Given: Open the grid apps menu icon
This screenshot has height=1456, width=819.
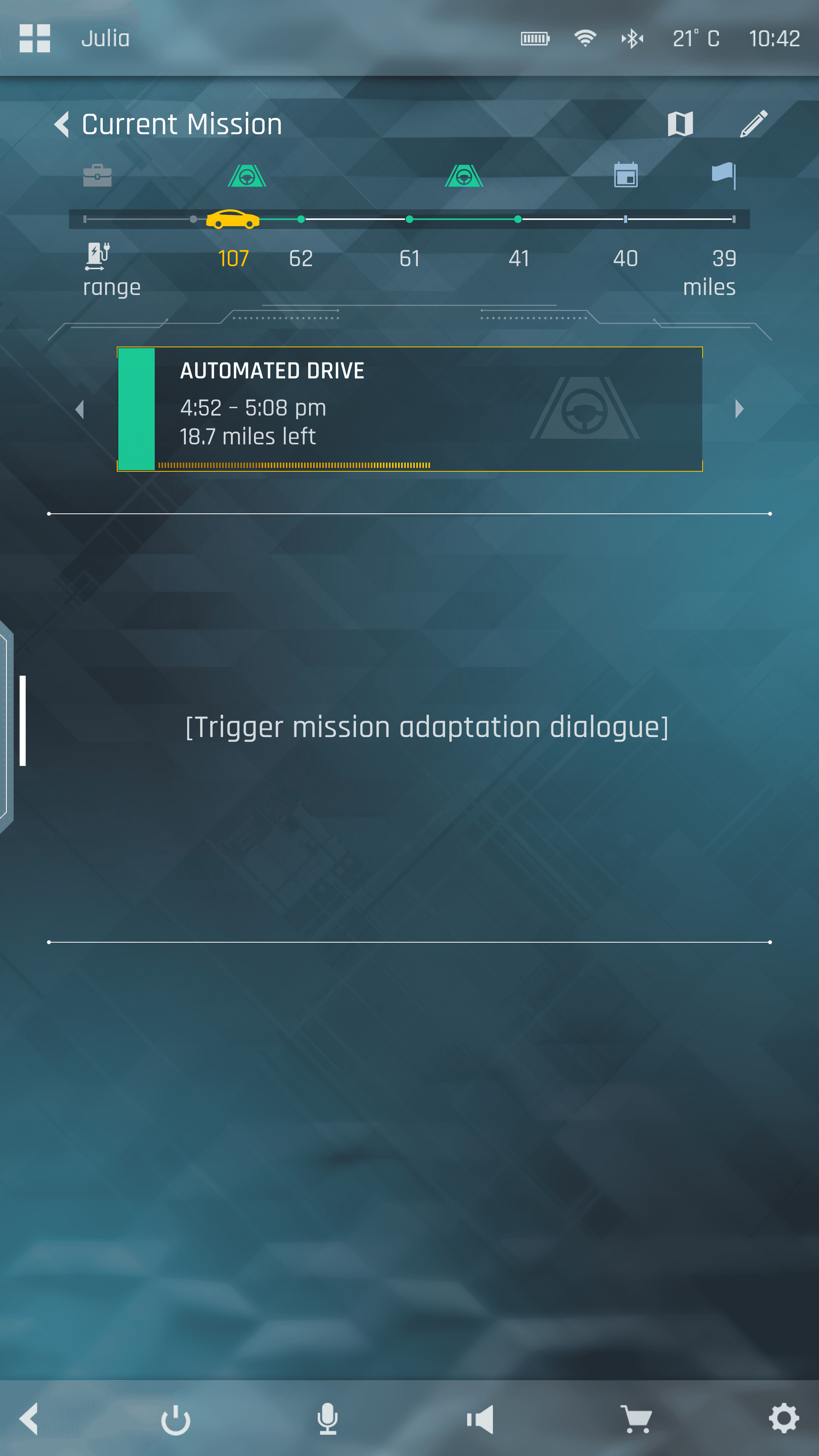Looking at the screenshot, I should 35,38.
